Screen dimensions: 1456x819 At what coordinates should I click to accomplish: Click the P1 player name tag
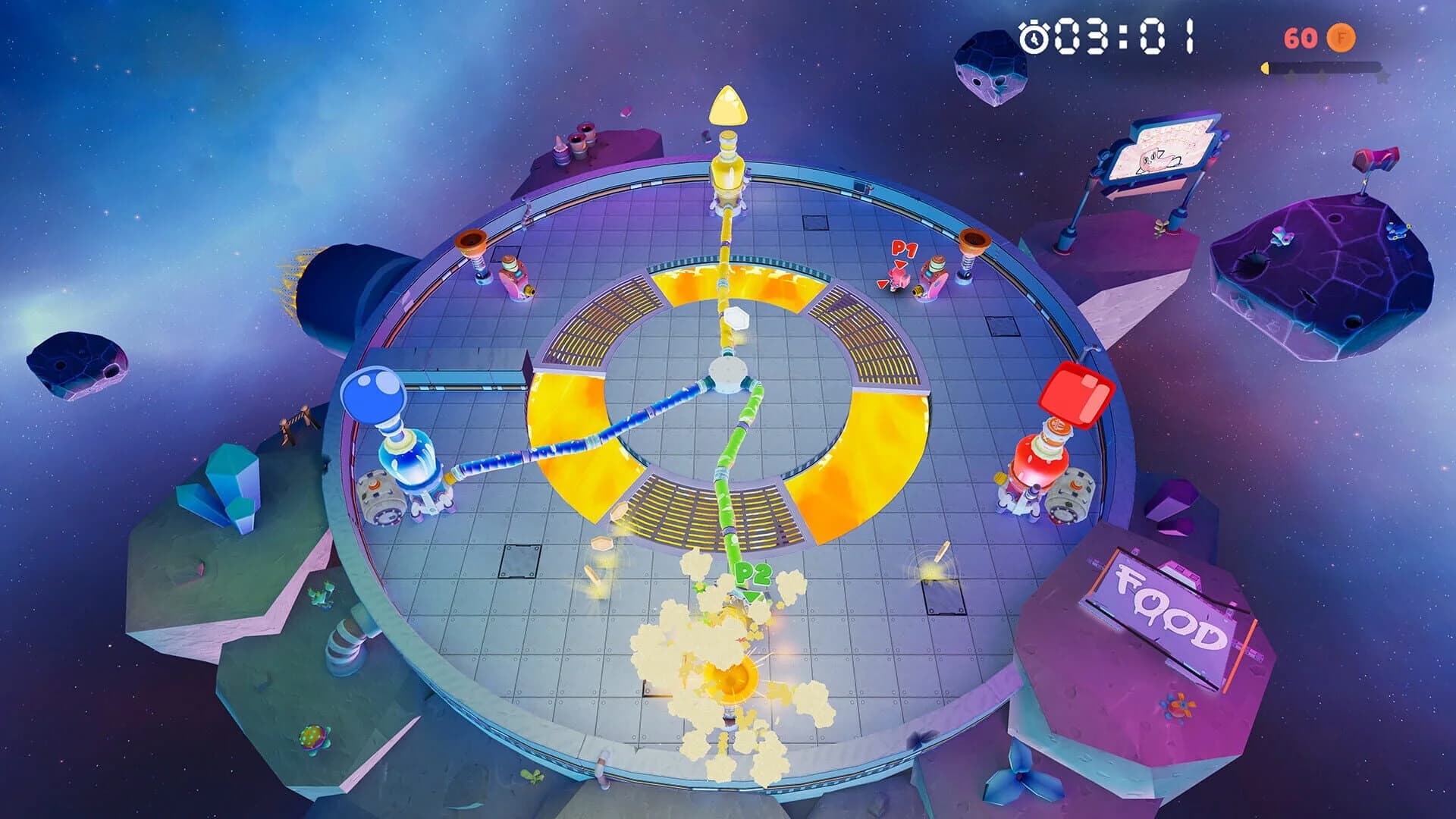pyautogui.click(x=903, y=249)
